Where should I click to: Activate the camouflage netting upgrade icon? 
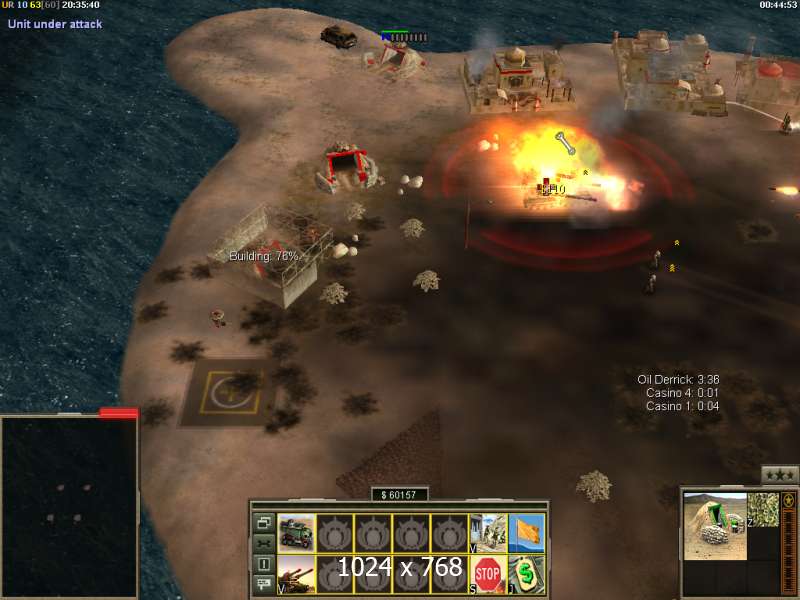763,510
